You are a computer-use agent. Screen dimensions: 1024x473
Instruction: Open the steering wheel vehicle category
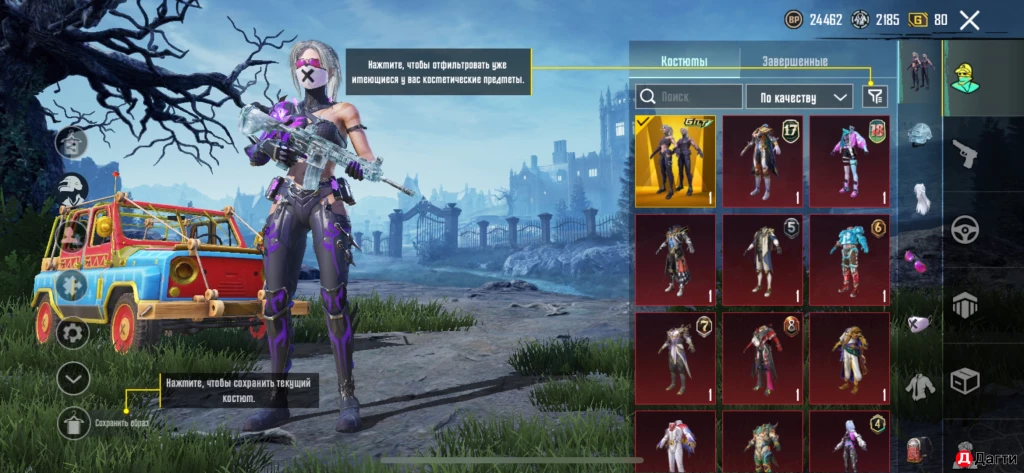click(965, 228)
